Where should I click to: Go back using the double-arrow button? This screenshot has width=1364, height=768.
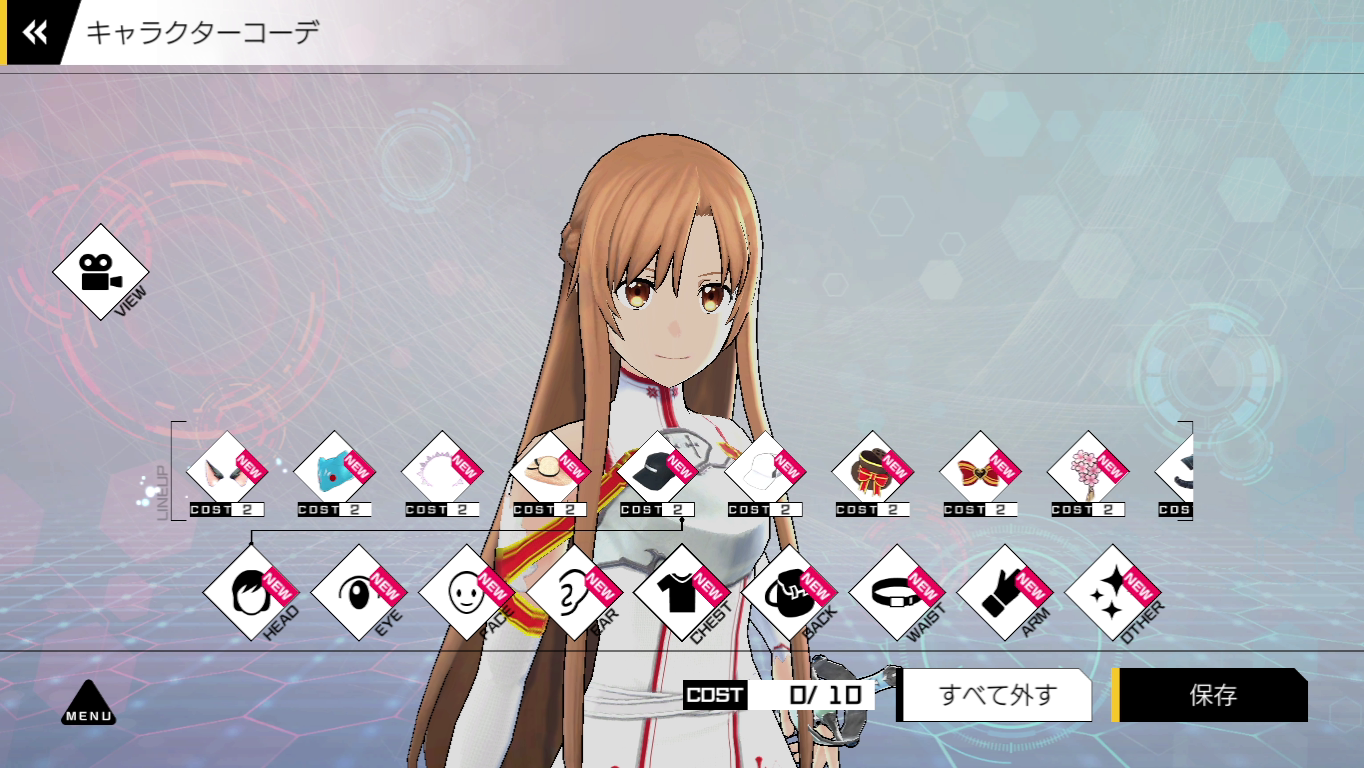tap(35, 33)
